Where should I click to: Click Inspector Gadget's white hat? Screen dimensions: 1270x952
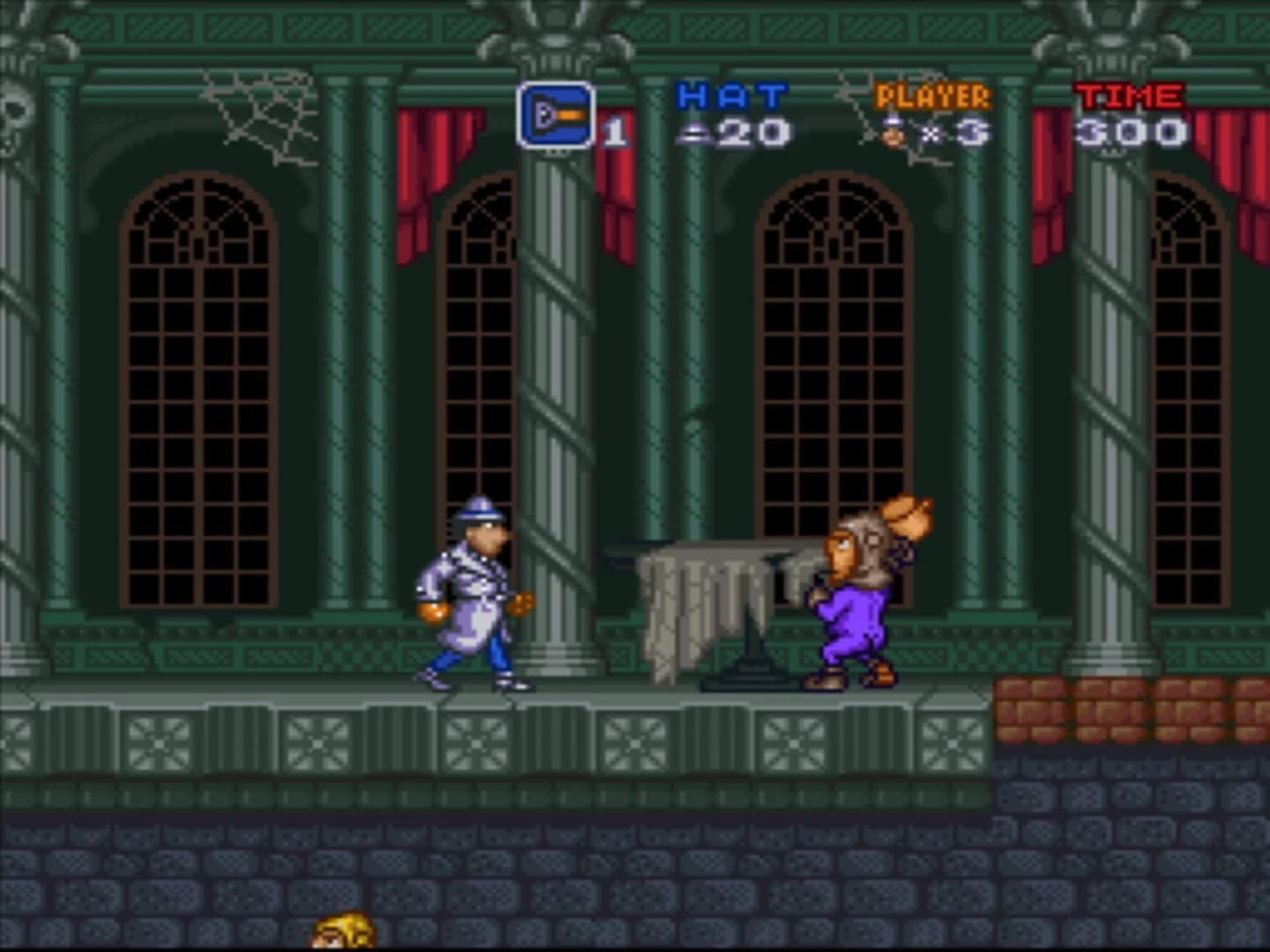(x=477, y=507)
